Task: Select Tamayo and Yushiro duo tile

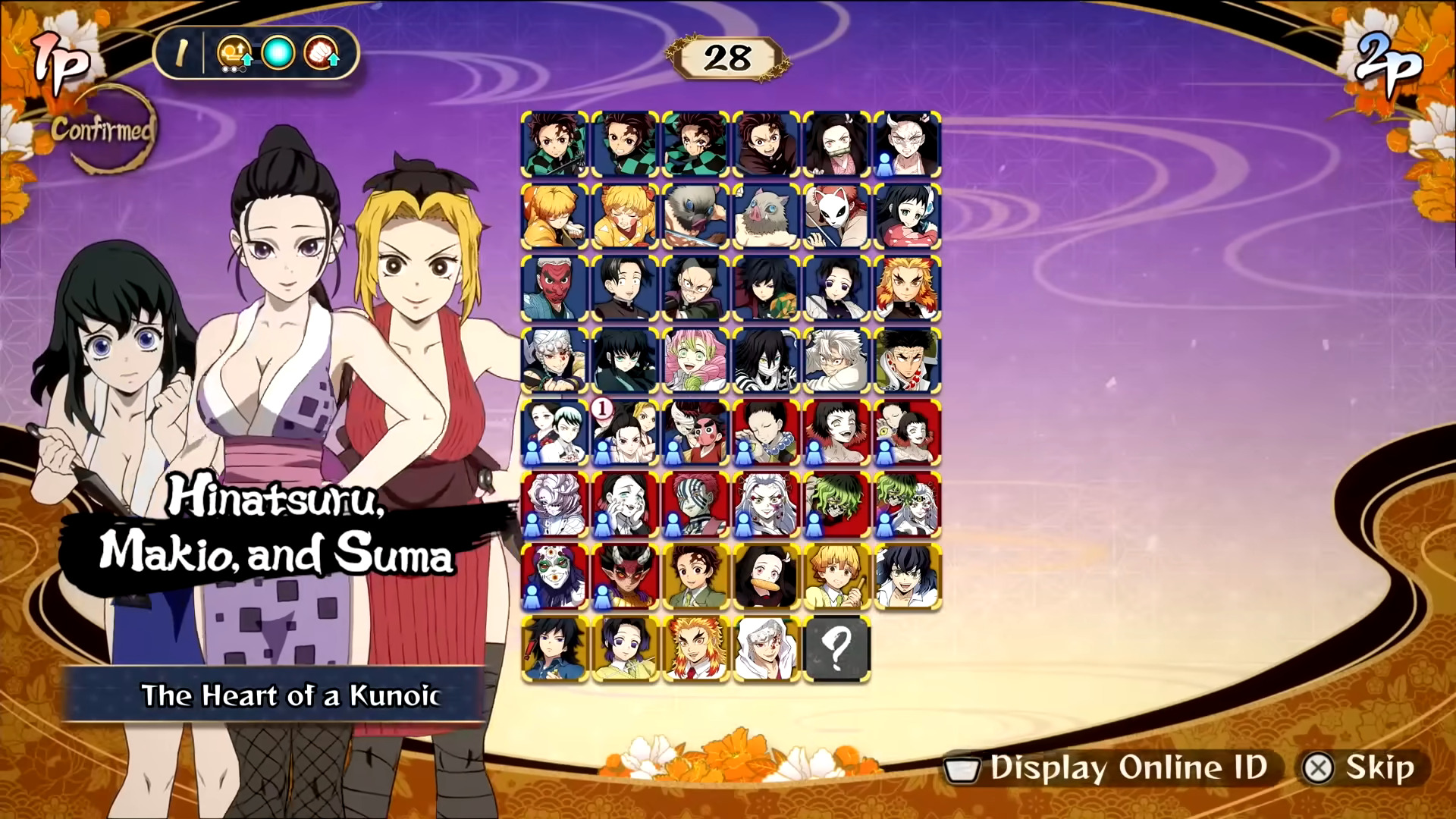Action: tap(554, 432)
